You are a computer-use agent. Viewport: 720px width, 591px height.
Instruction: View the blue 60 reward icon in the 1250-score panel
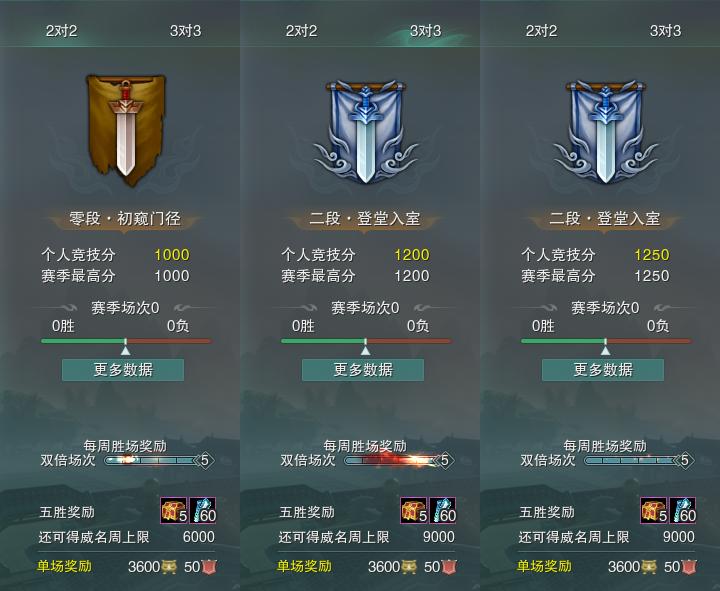click(683, 511)
